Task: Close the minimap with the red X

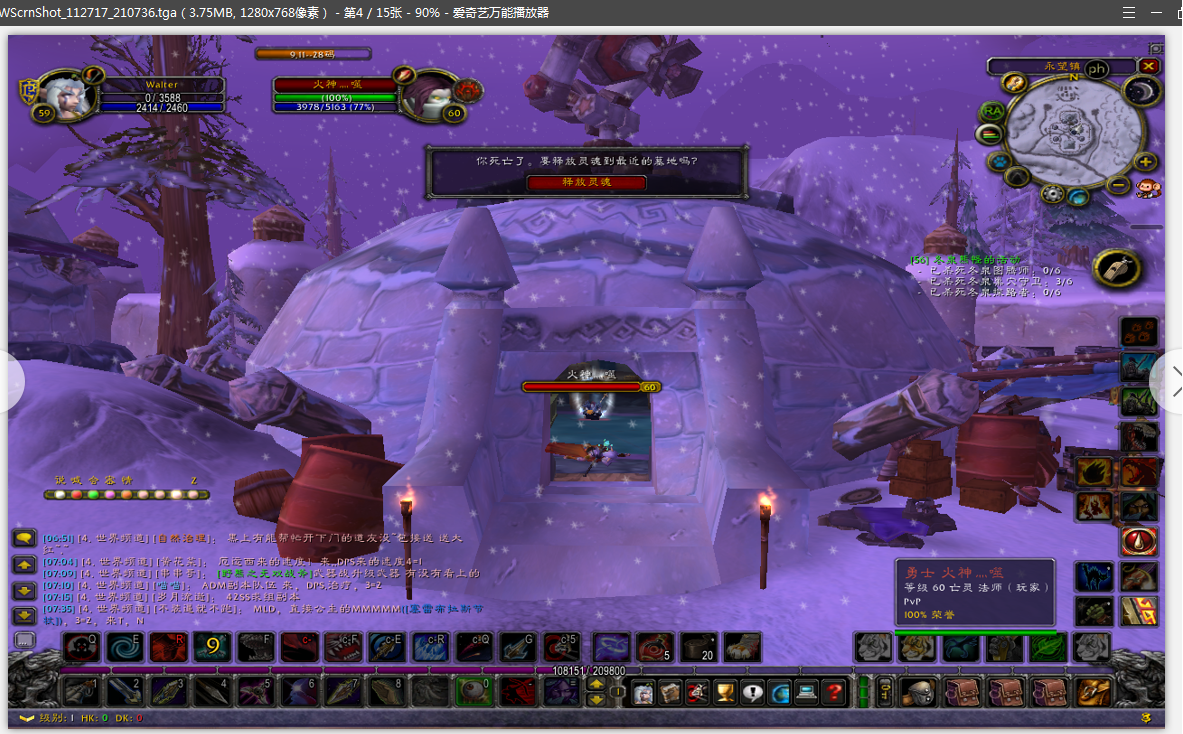Action: 1149,66
